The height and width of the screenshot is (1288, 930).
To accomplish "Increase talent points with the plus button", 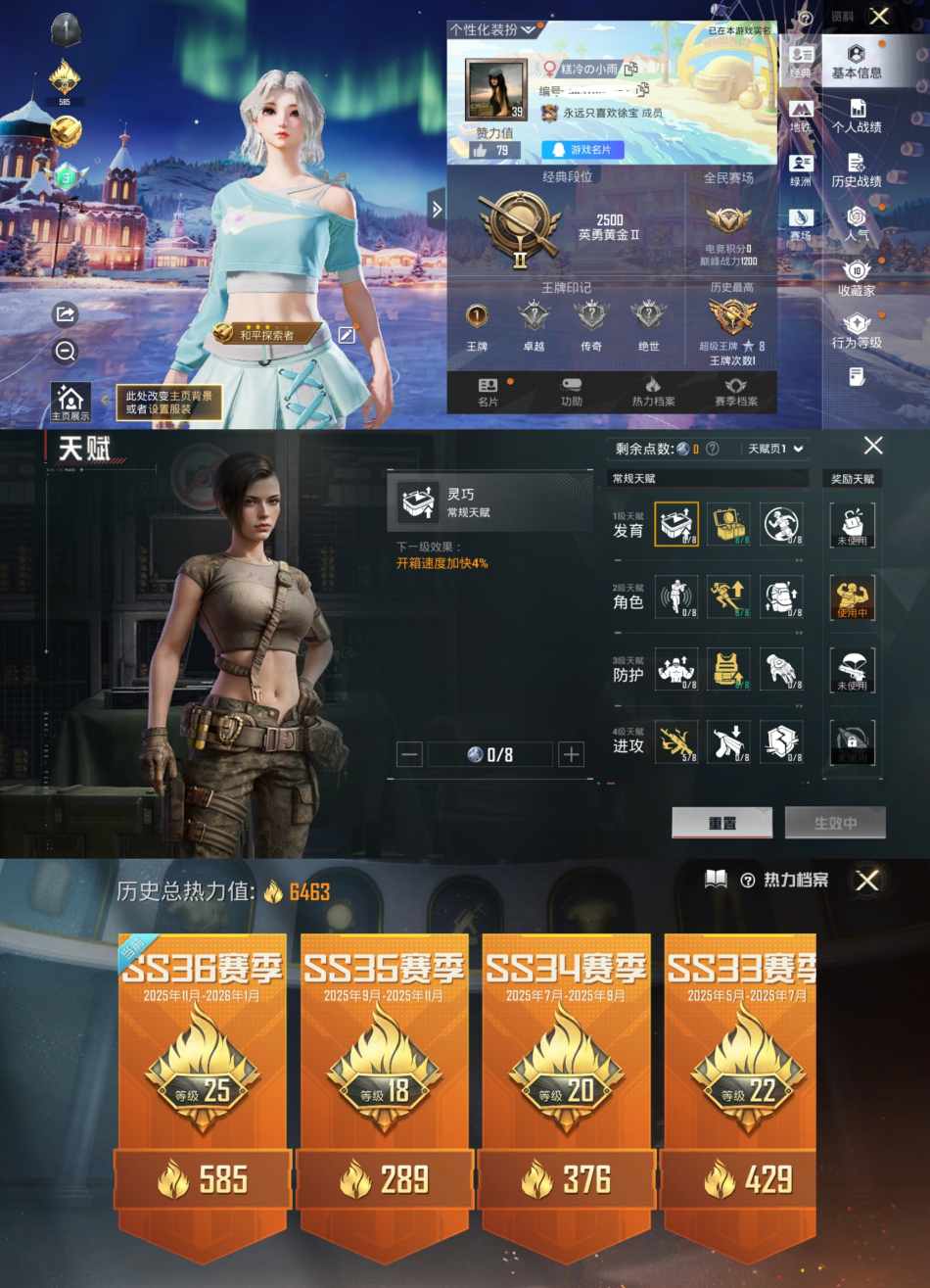I will click(571, 754).
